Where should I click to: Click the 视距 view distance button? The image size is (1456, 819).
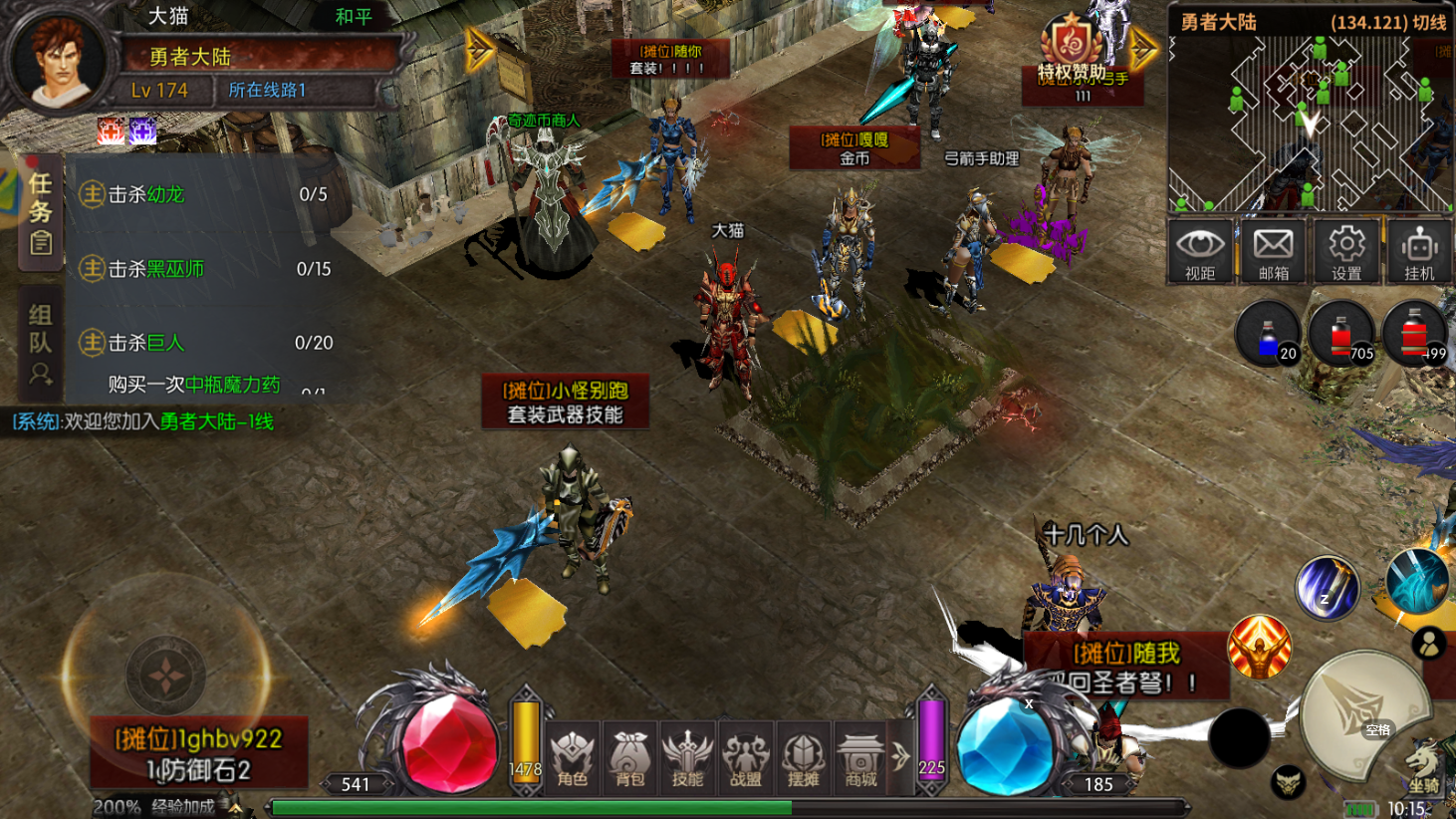point(1200,251)
